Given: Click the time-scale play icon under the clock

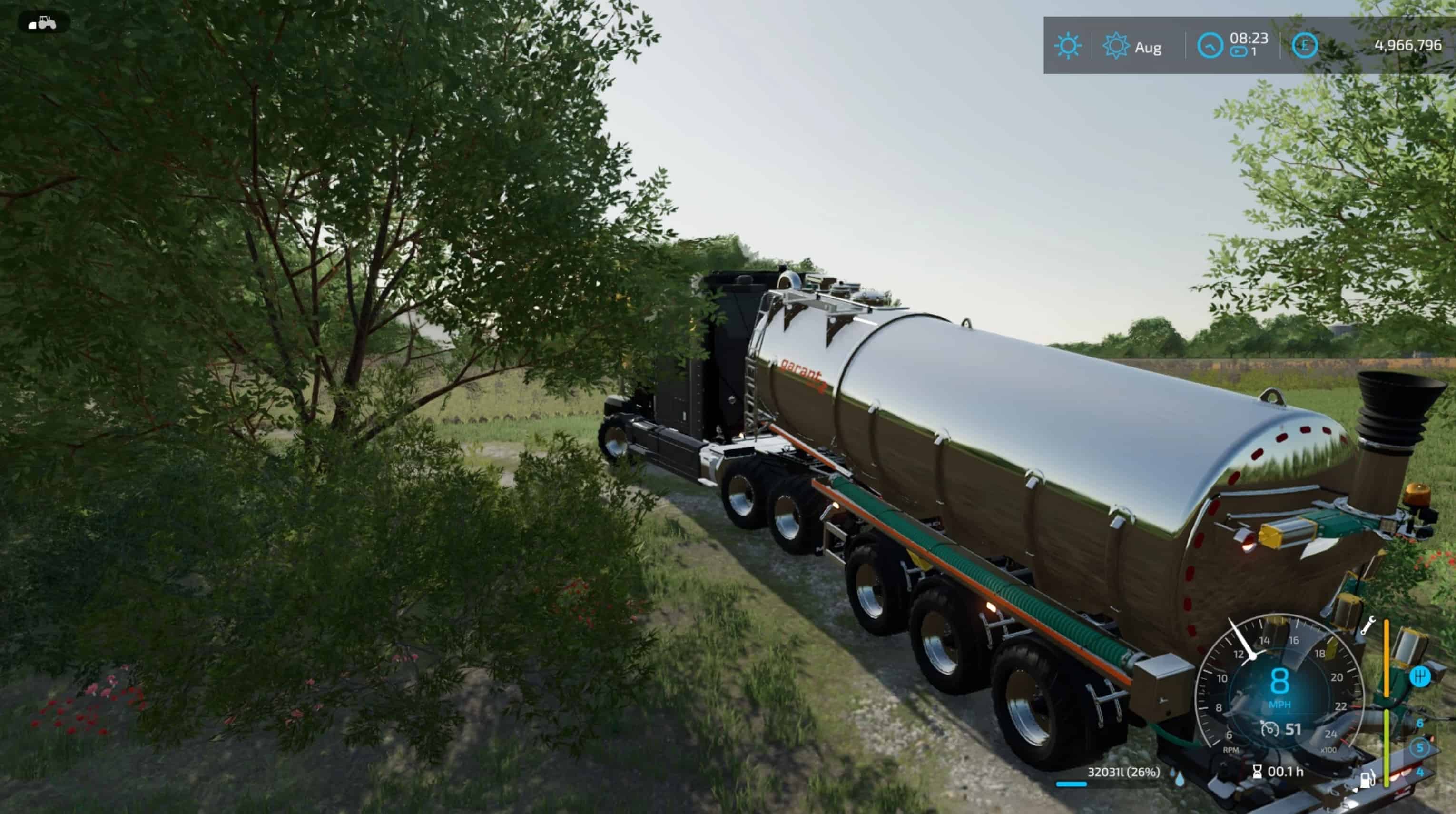Looking at the screenshot, I should (1238, 52).
